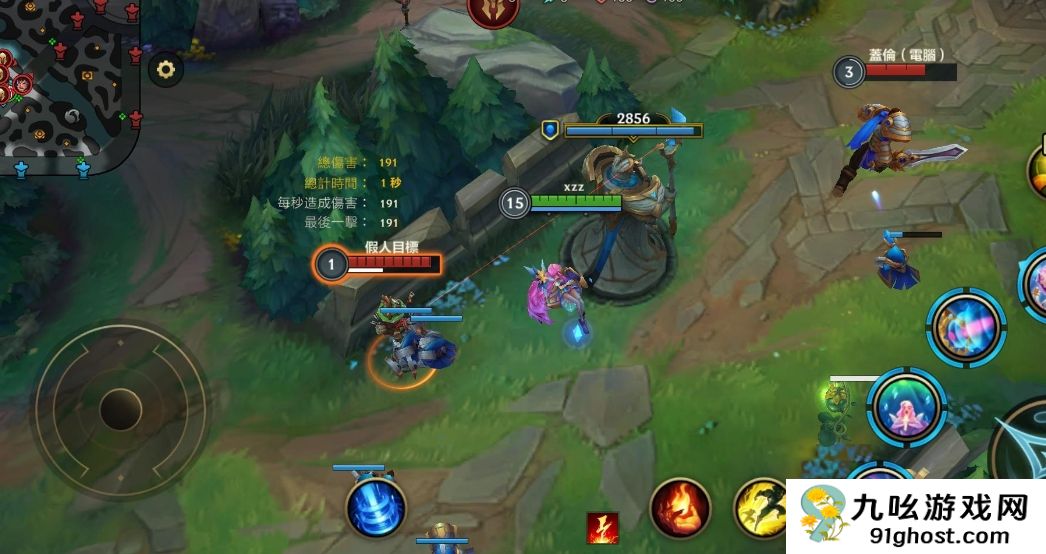Image resolution: width=1046 pixels, height=554 pixels.
Task: Open settings with the gear icon
Action: coord(166,70)
